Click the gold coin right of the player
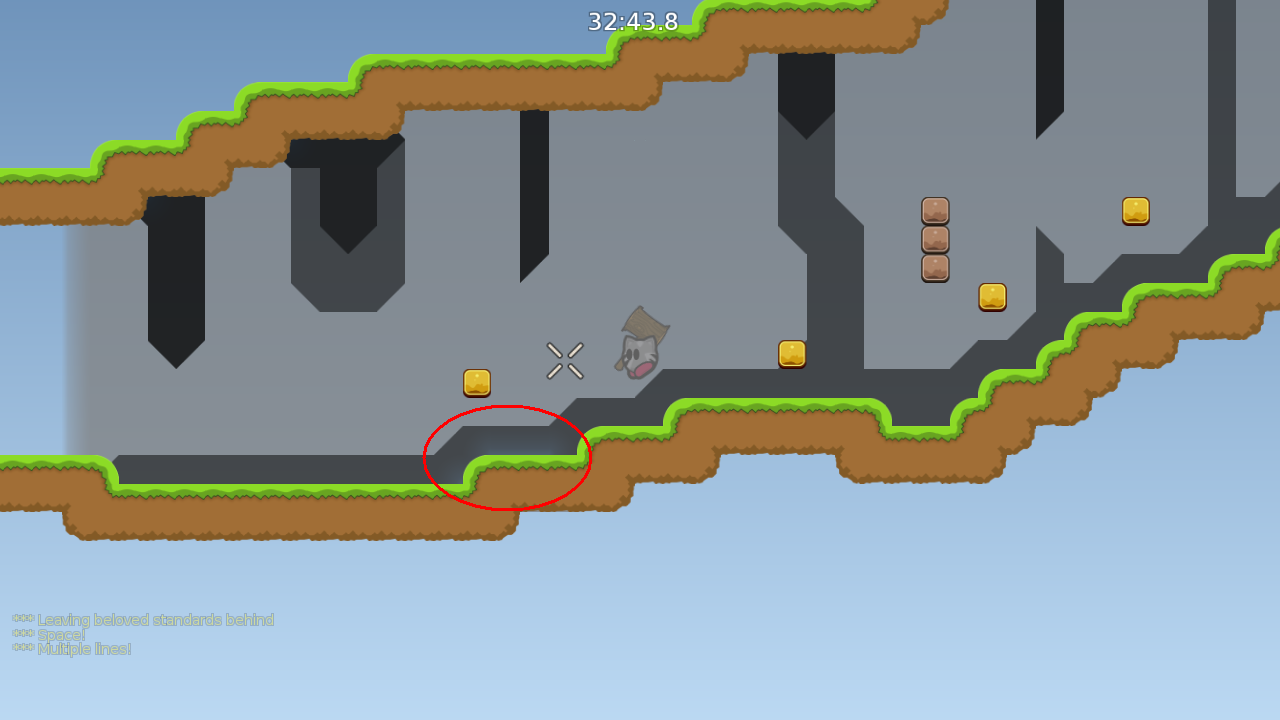Viewport: 1280px width, 720px height. pyautogui.click(x=791, y=352)
